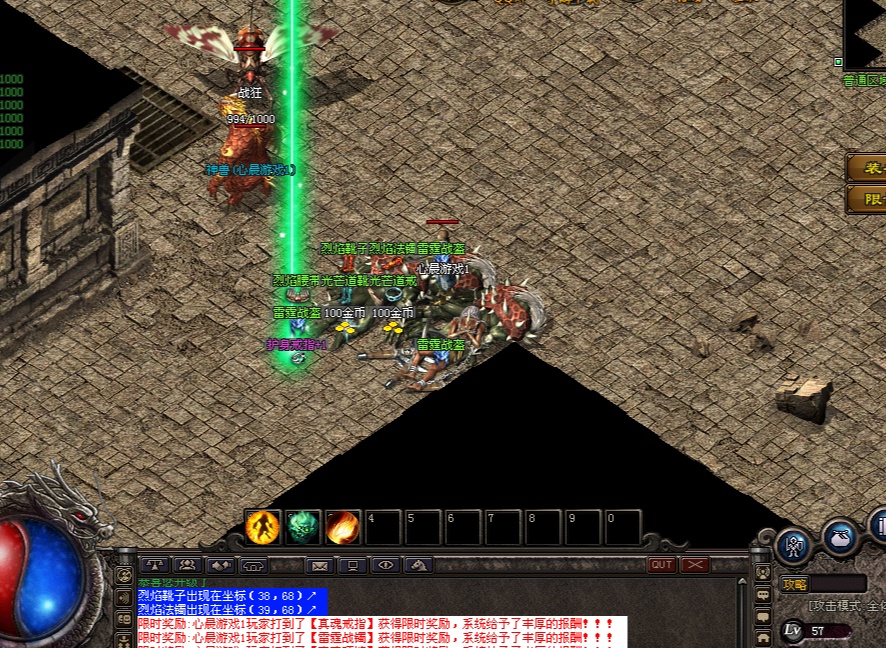Click the red X button beside QUT
This screenshot has height=648, width=886.
click(x=694, y=565)
